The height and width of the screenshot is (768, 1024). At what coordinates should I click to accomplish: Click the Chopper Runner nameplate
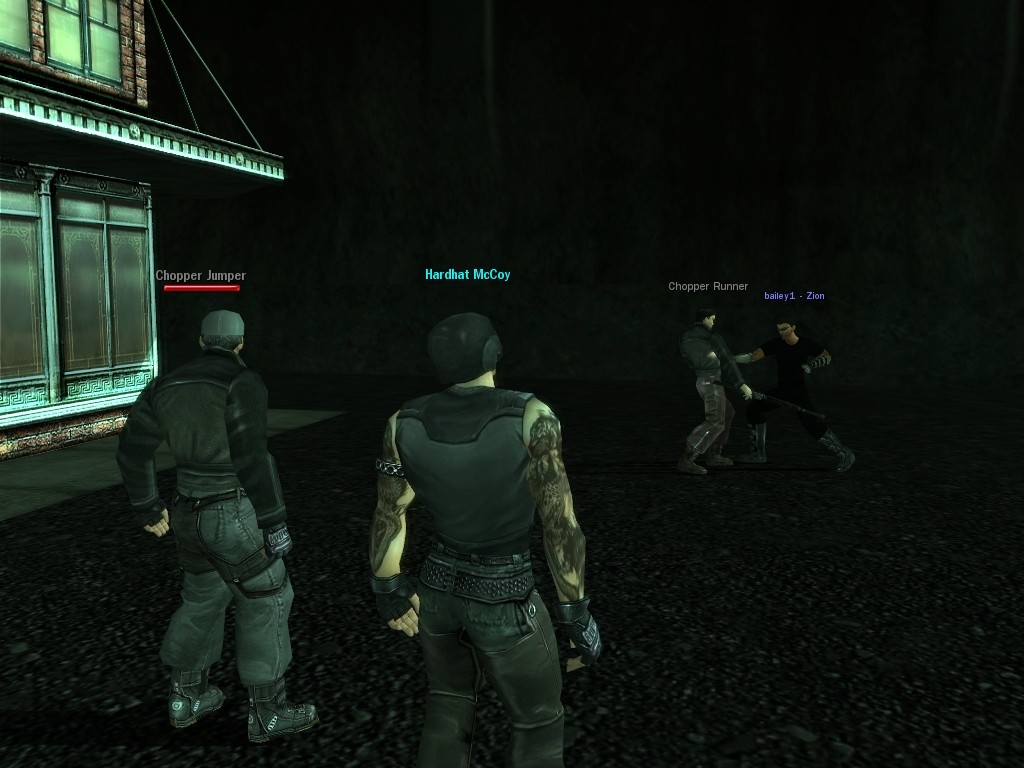coord(708,287)
